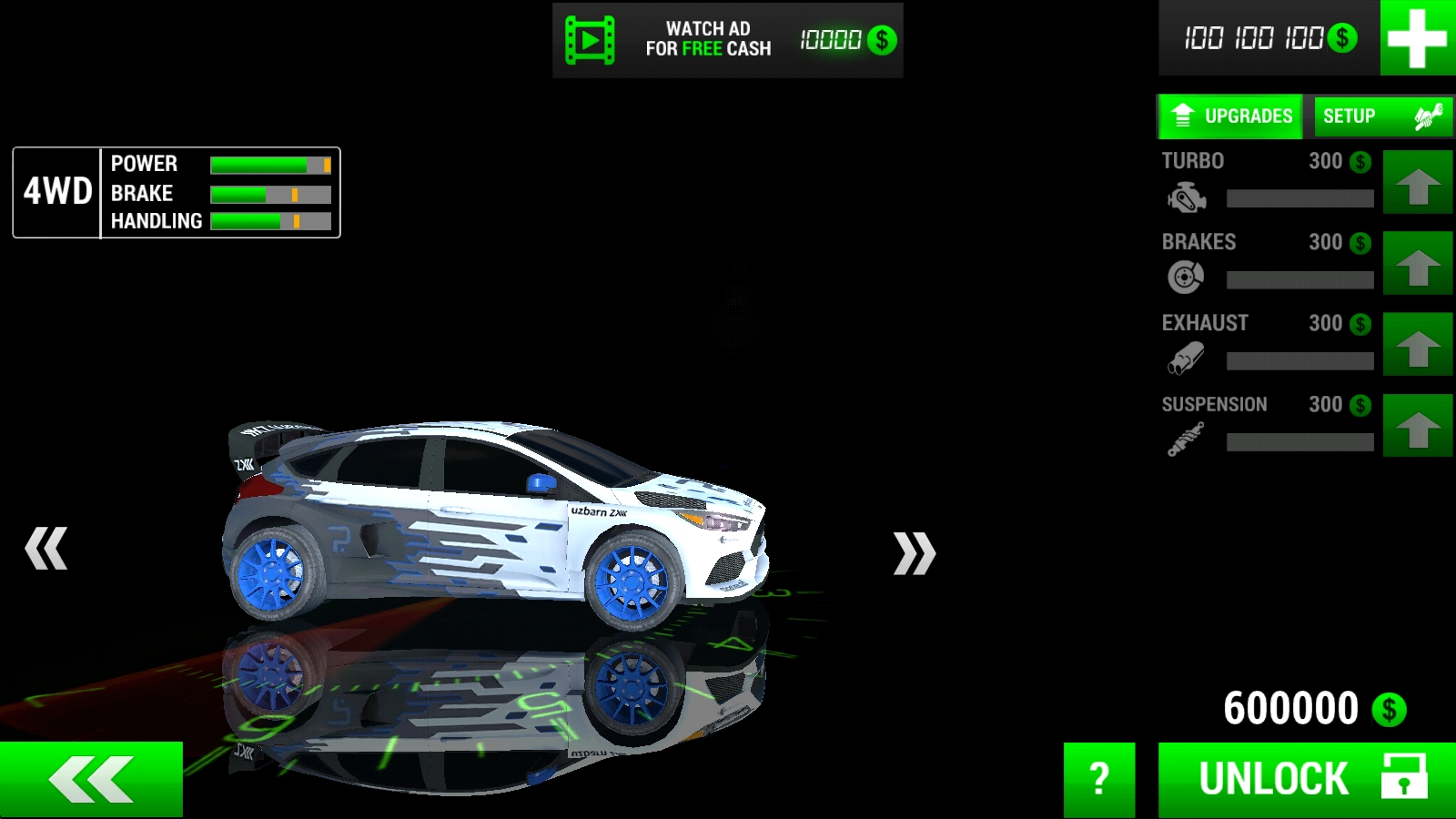The image size is (1456, 819).
Task: Watch ad for free cash
Action: point(727,40)
